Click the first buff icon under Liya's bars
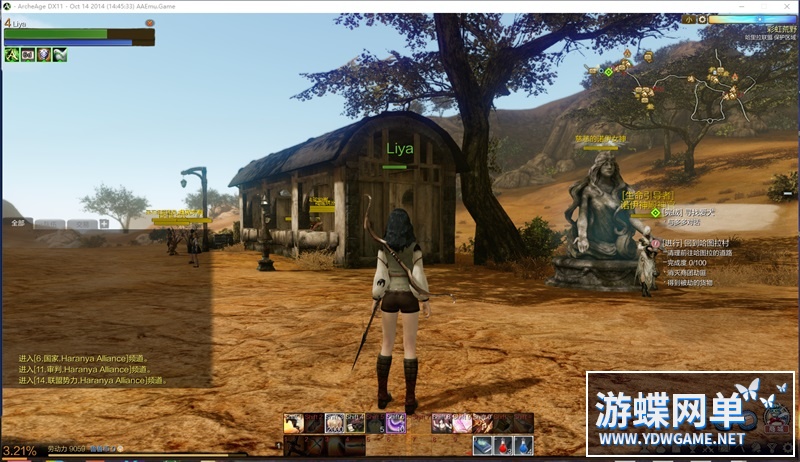Screen dimensions: 800x462 12,55
